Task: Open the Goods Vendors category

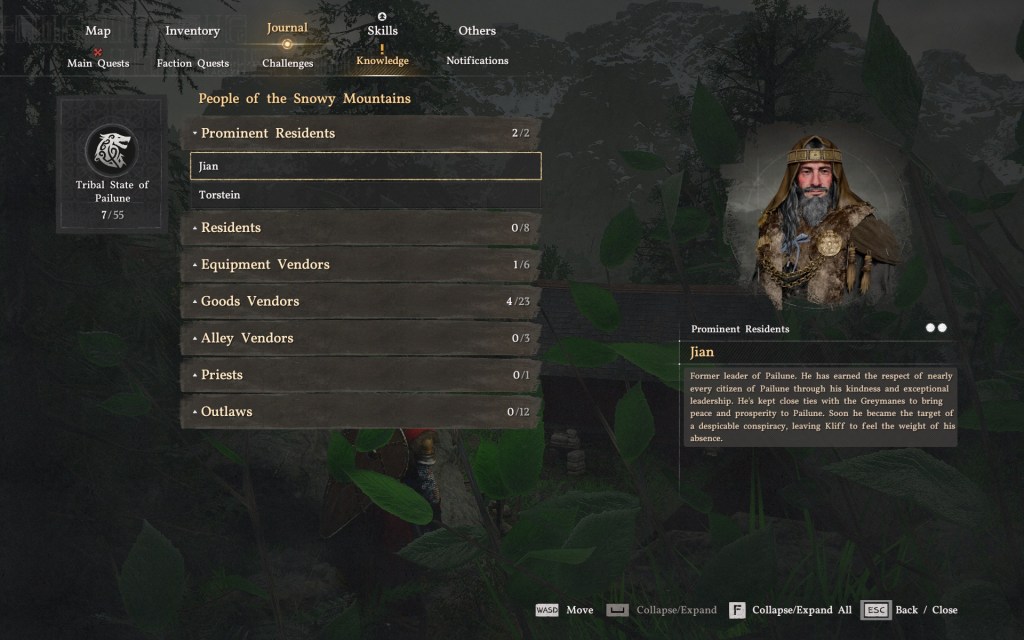Action: 360,301
